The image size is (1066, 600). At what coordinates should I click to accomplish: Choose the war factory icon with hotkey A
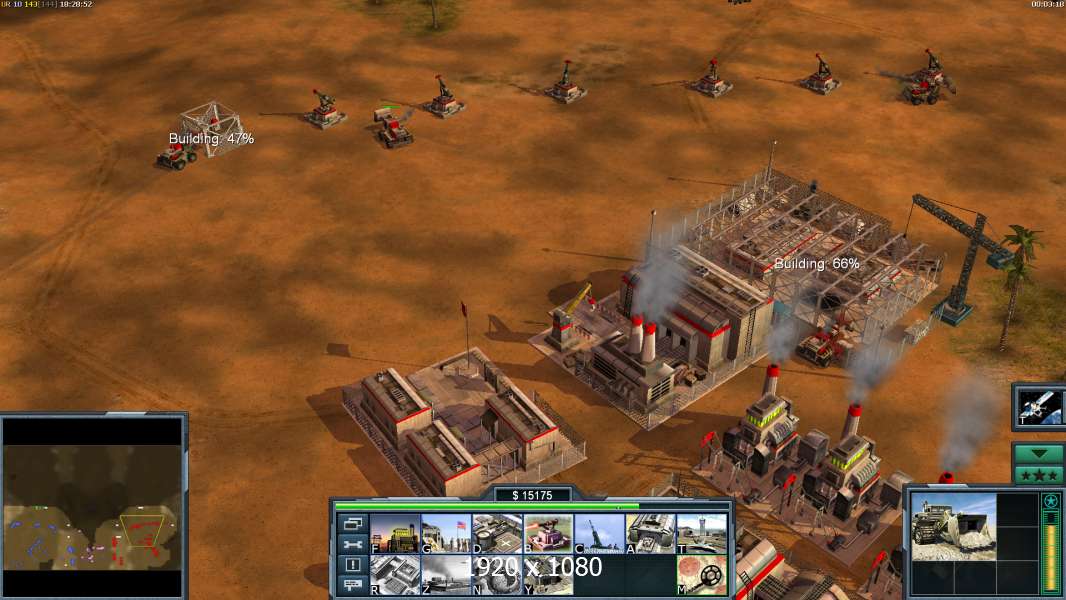651,534
